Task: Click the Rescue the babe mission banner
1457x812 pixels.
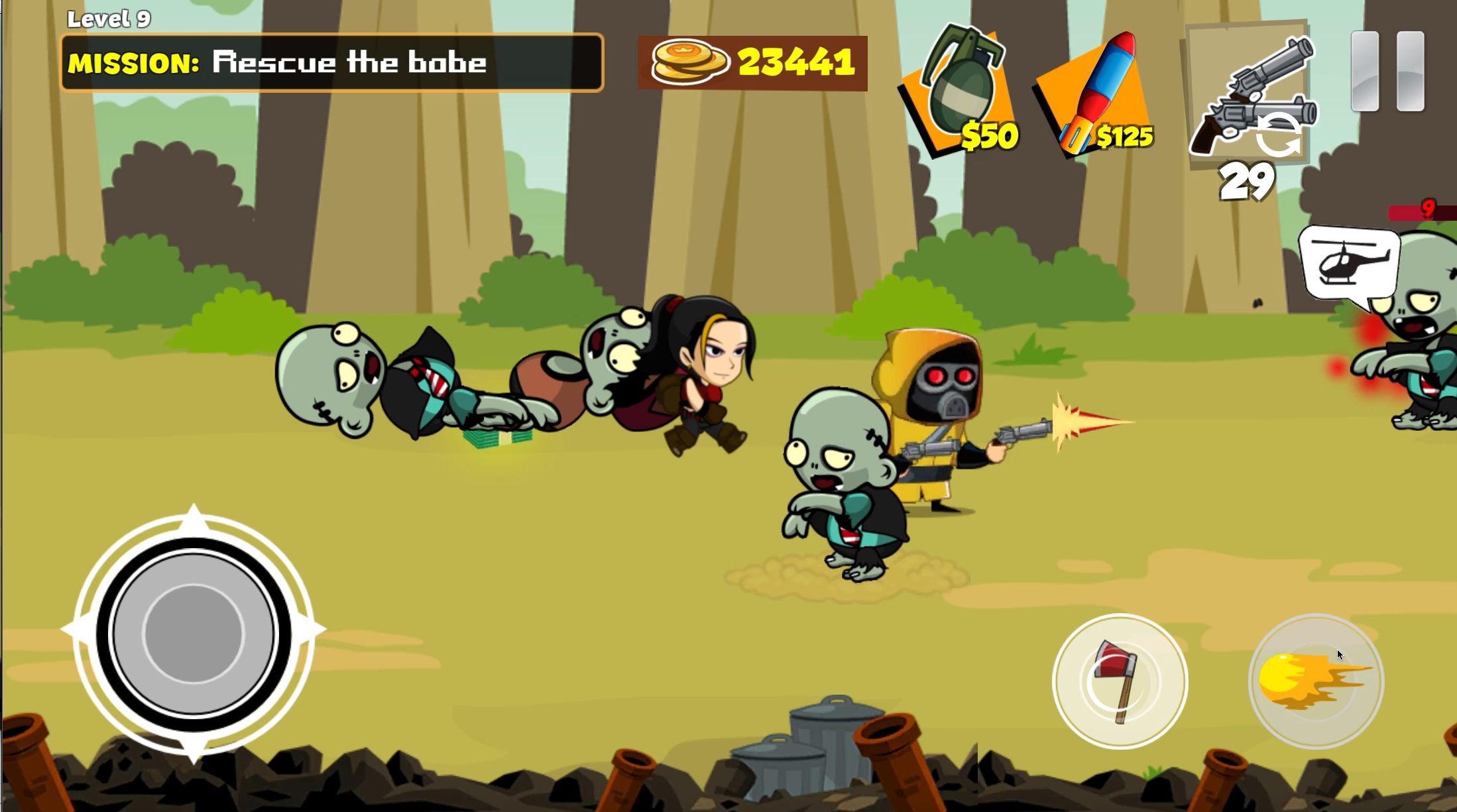Action: 331,63
